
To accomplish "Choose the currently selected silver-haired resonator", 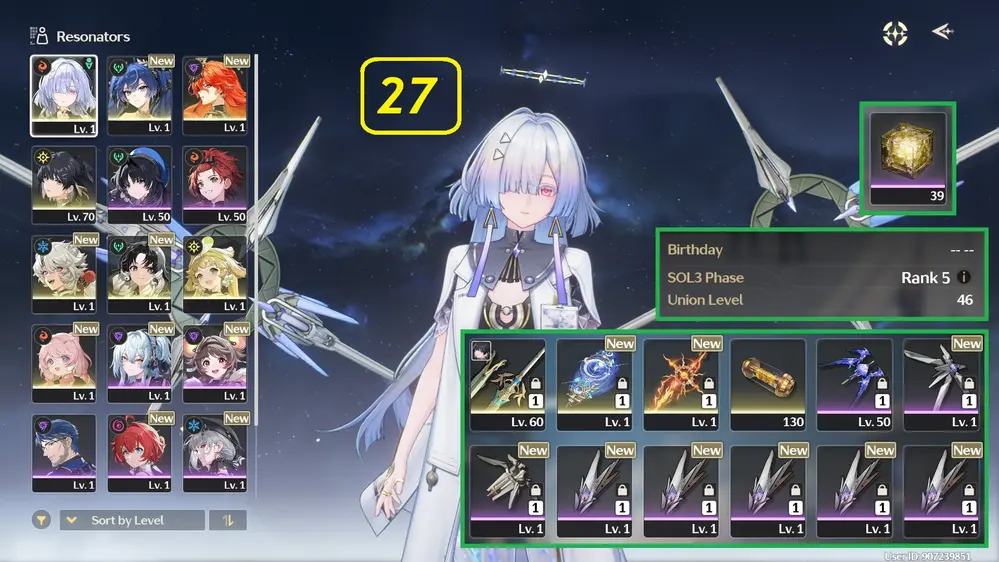I will 64,95.
